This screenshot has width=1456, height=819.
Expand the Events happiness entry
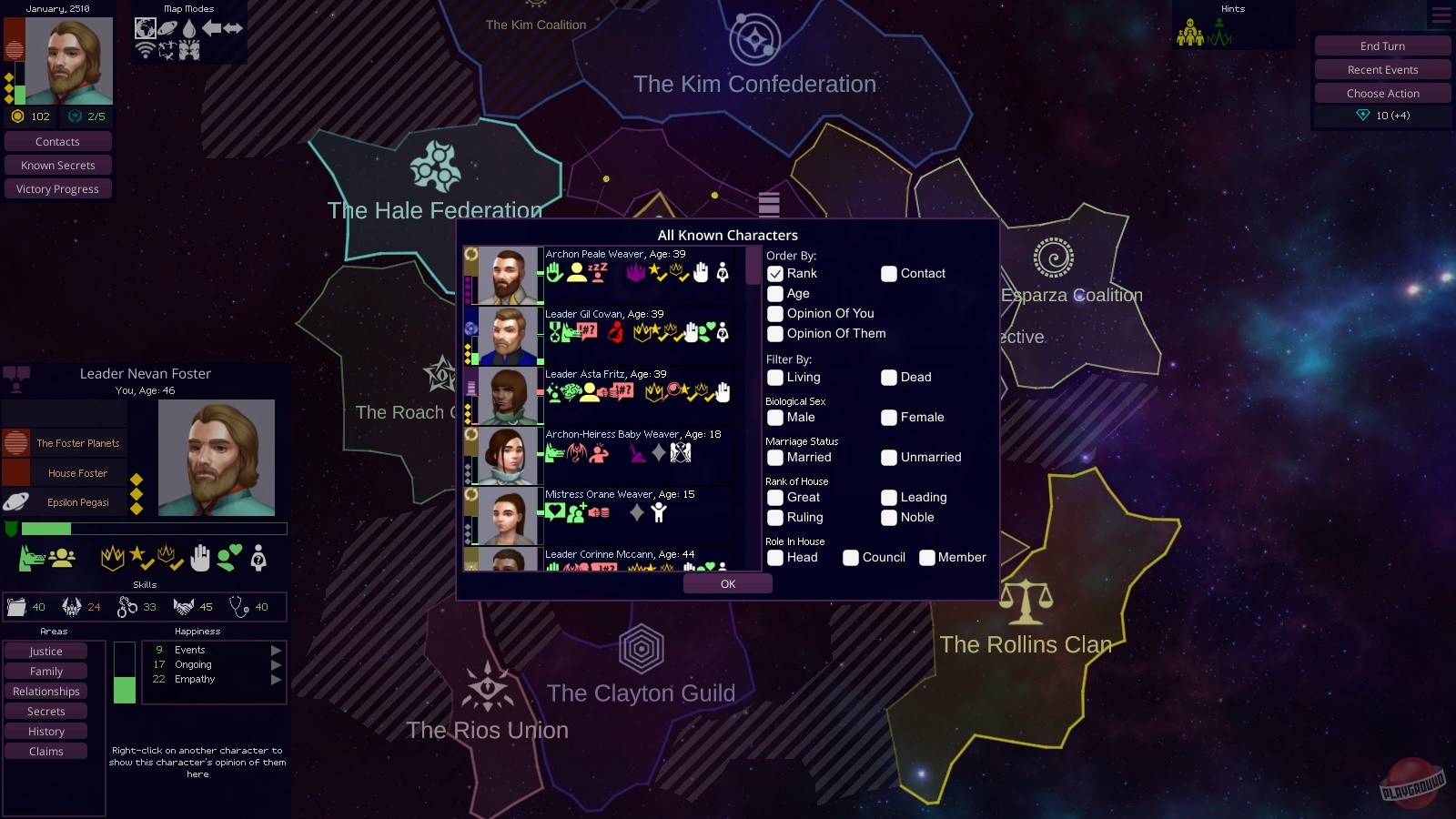coord(276,650)
